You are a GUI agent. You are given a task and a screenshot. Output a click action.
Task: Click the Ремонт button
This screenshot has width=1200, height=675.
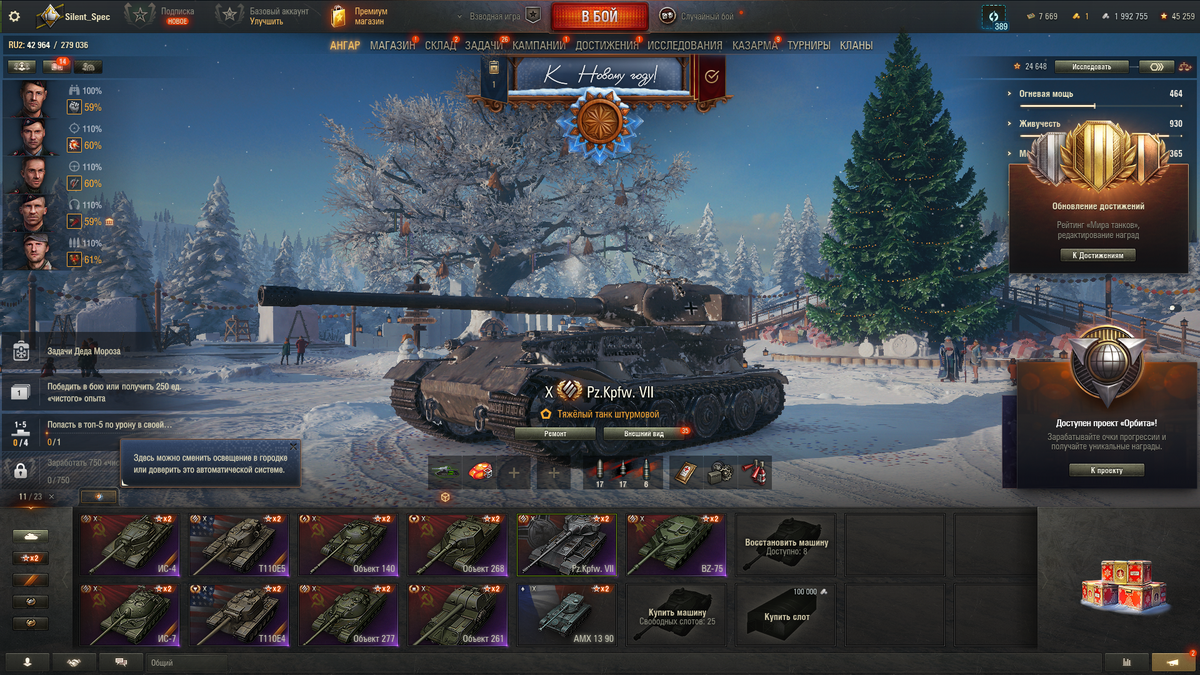555,434
